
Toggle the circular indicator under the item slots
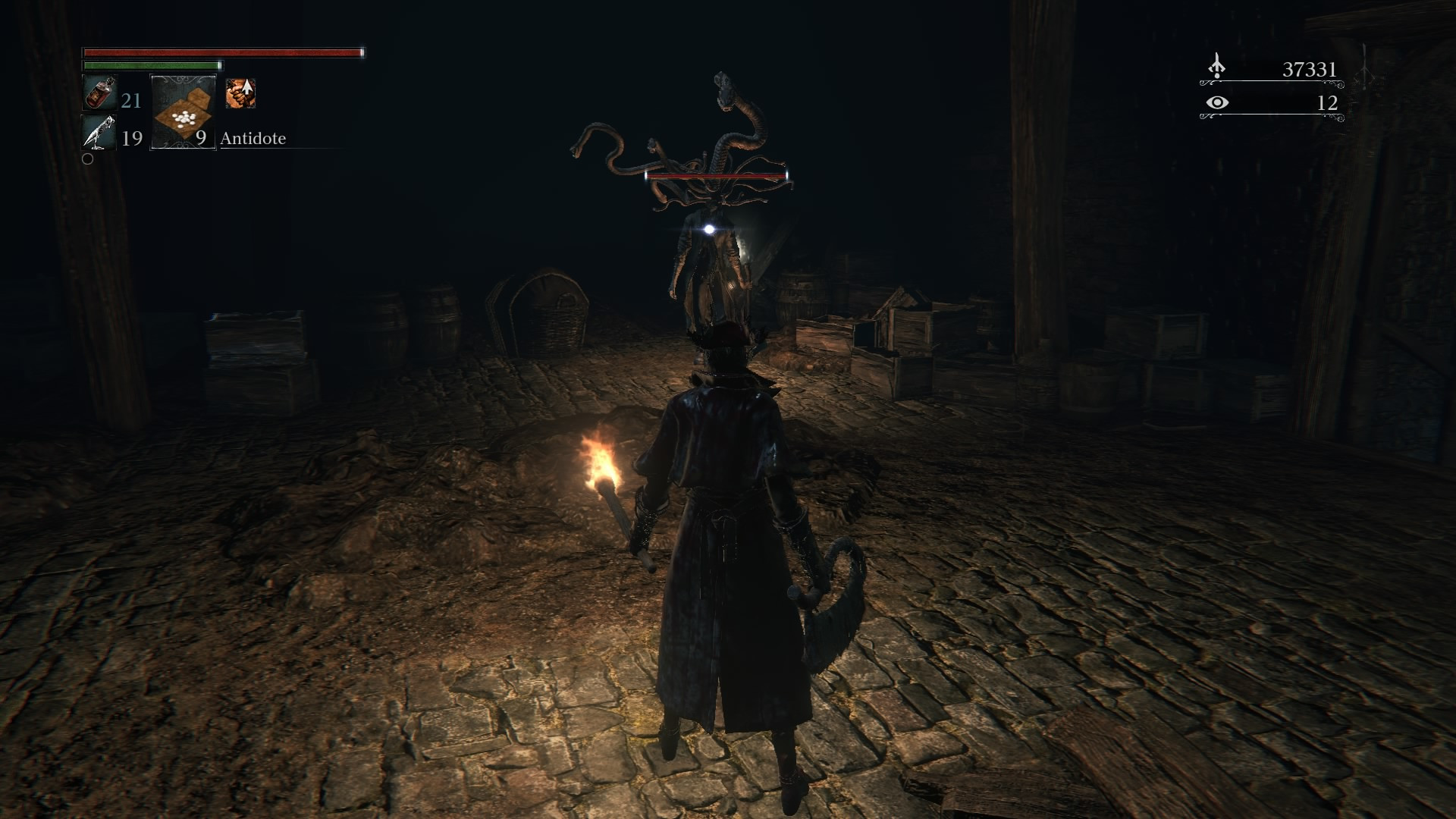click(x=89, y=159)
